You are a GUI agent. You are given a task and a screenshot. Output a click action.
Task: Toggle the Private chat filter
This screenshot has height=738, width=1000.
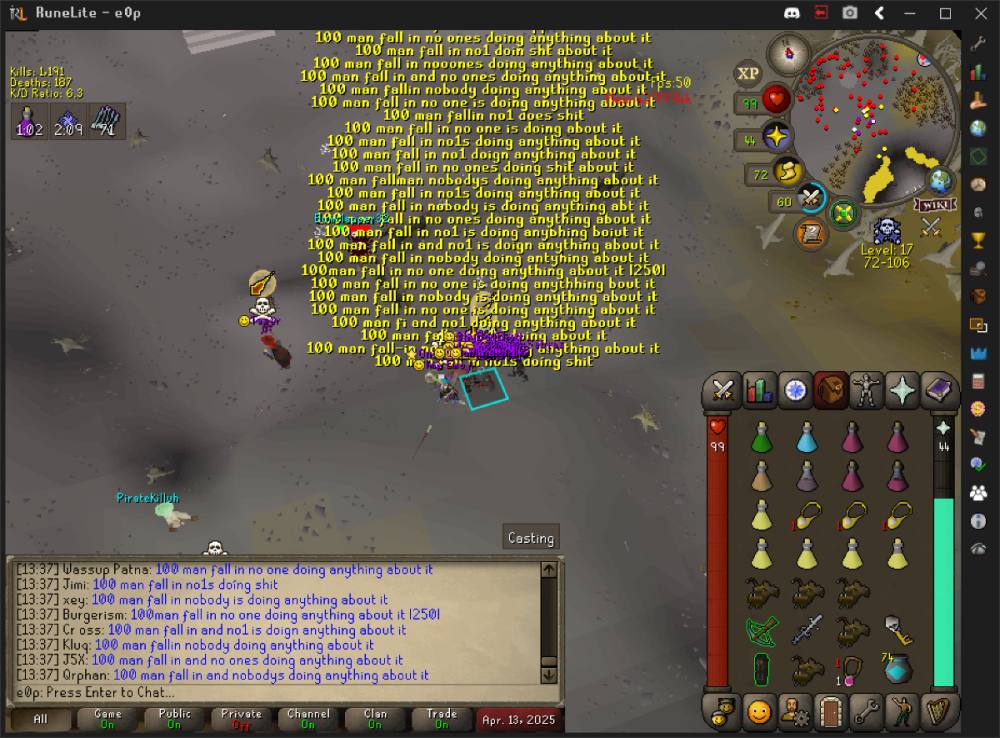[241, 719]
